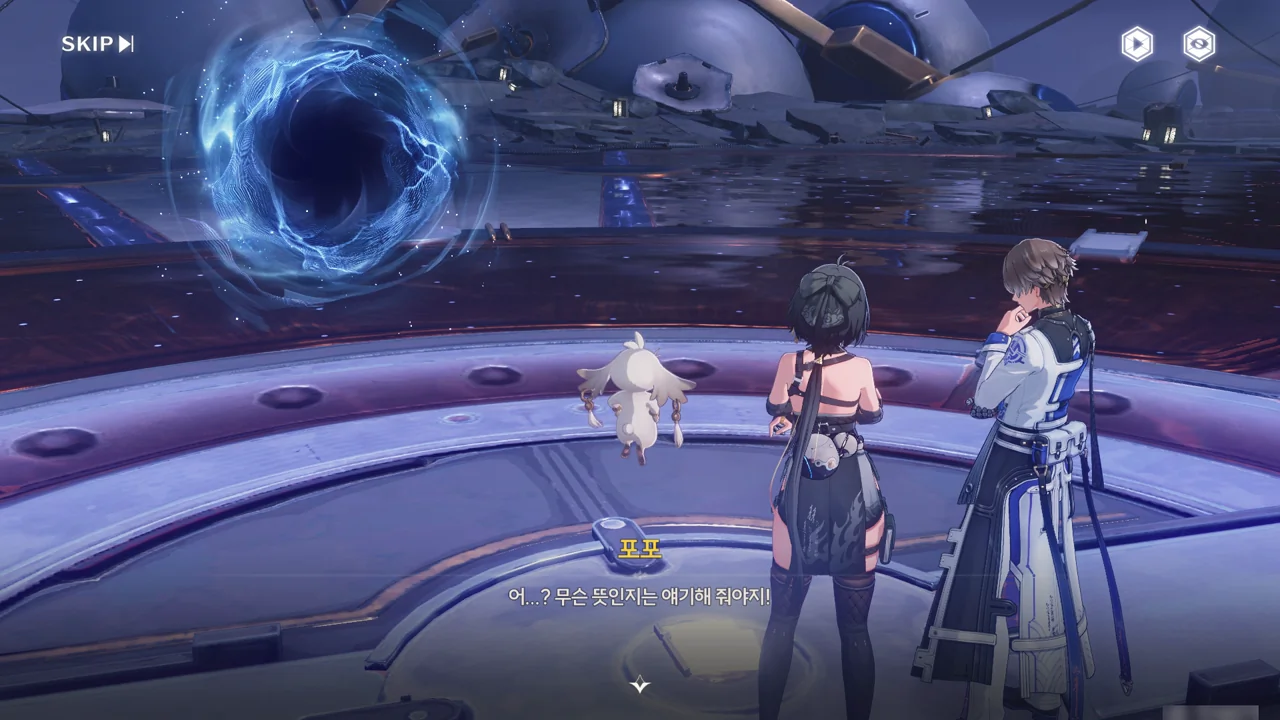This screenshot has width=1280, height=720.
Task: Toggle auto-play for dialogue
Action: coord(1136,44)
